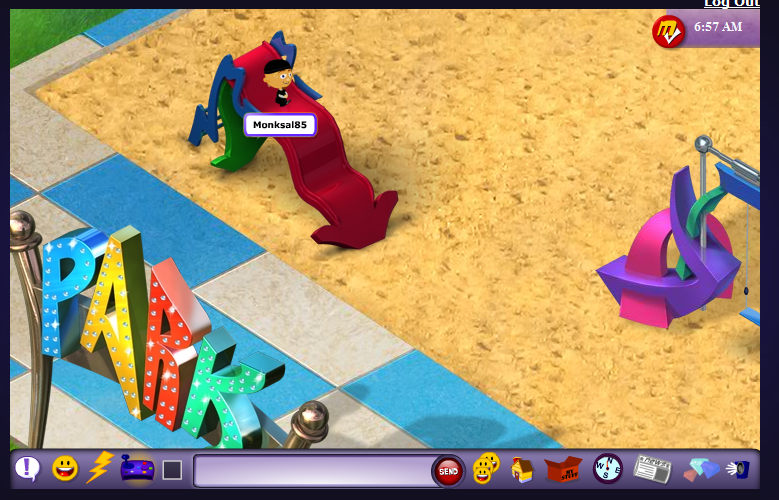
Task: Activate the lightning bolt actions icon
Action: [99, 467]
